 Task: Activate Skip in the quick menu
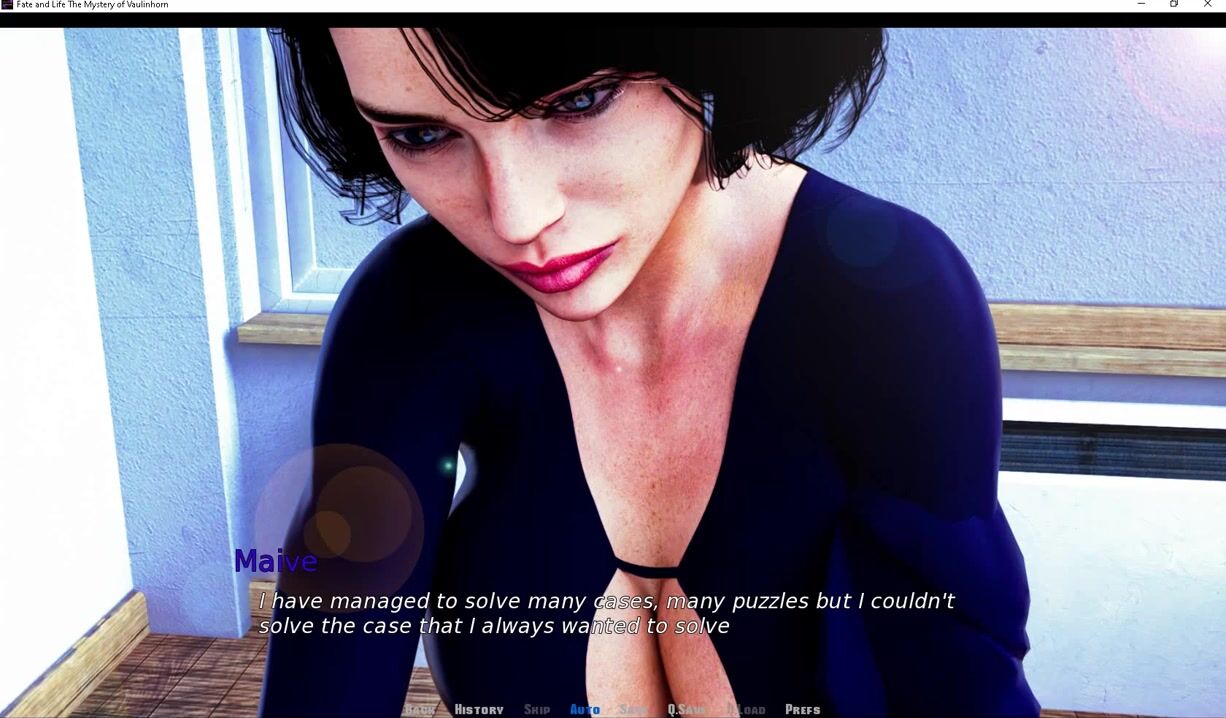point(537,709)
